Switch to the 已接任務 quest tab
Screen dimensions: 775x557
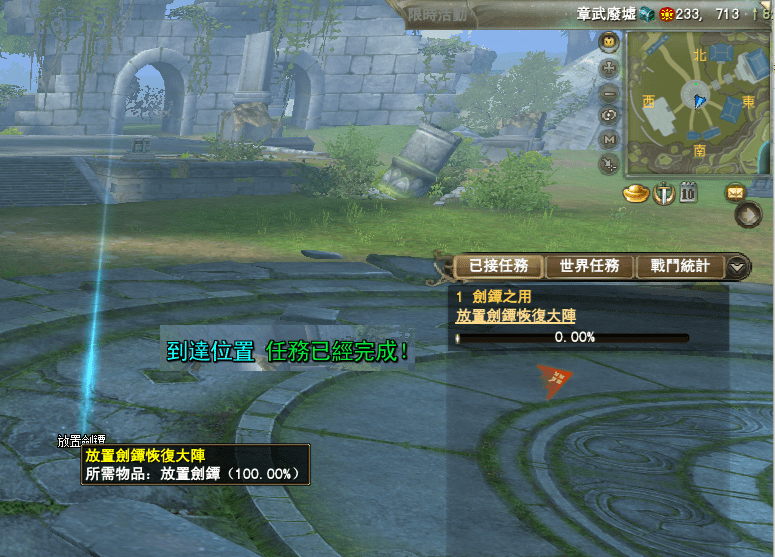[x=499, y=266]
